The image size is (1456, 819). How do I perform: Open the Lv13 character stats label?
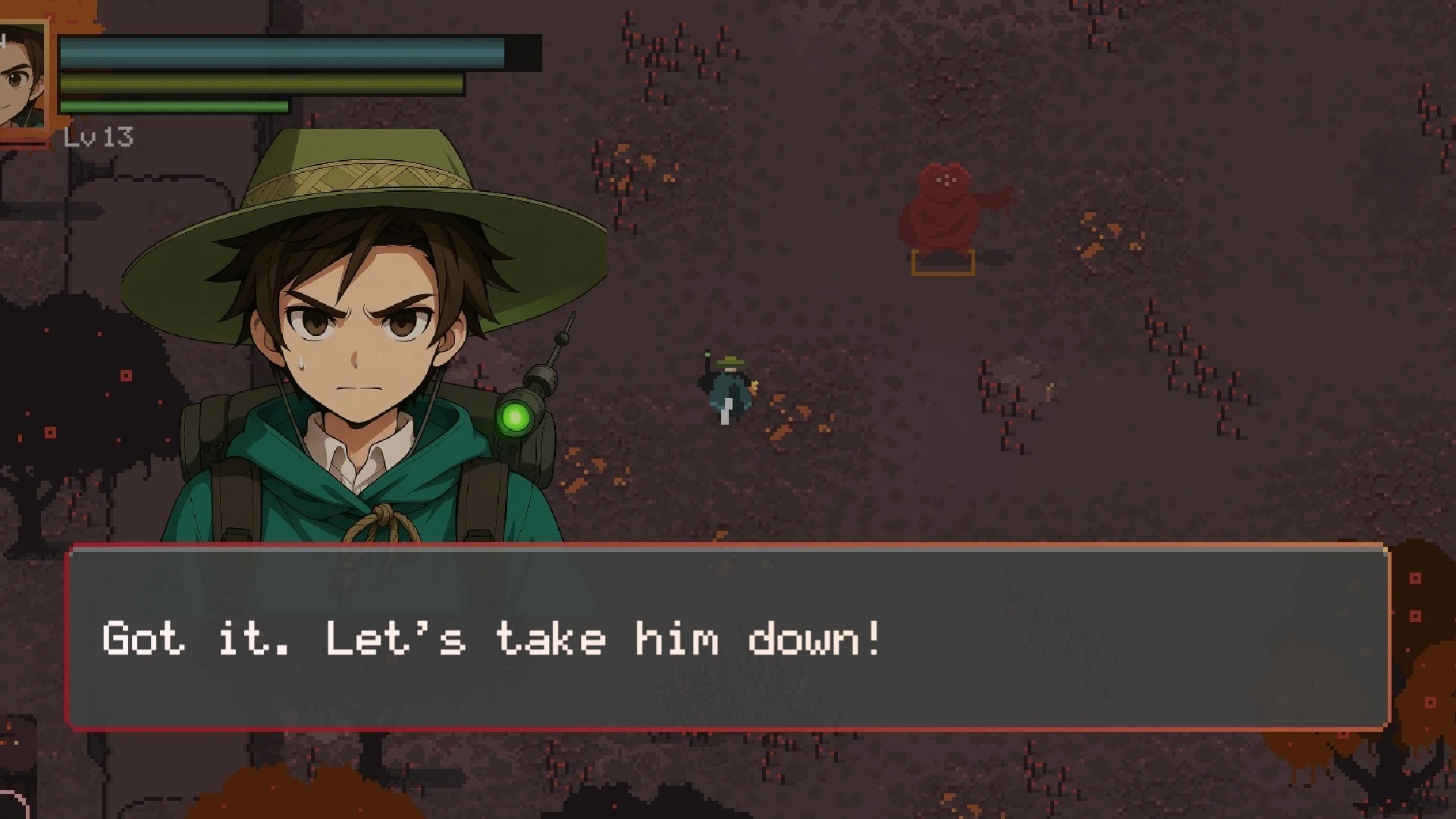[x=97, y=136]
